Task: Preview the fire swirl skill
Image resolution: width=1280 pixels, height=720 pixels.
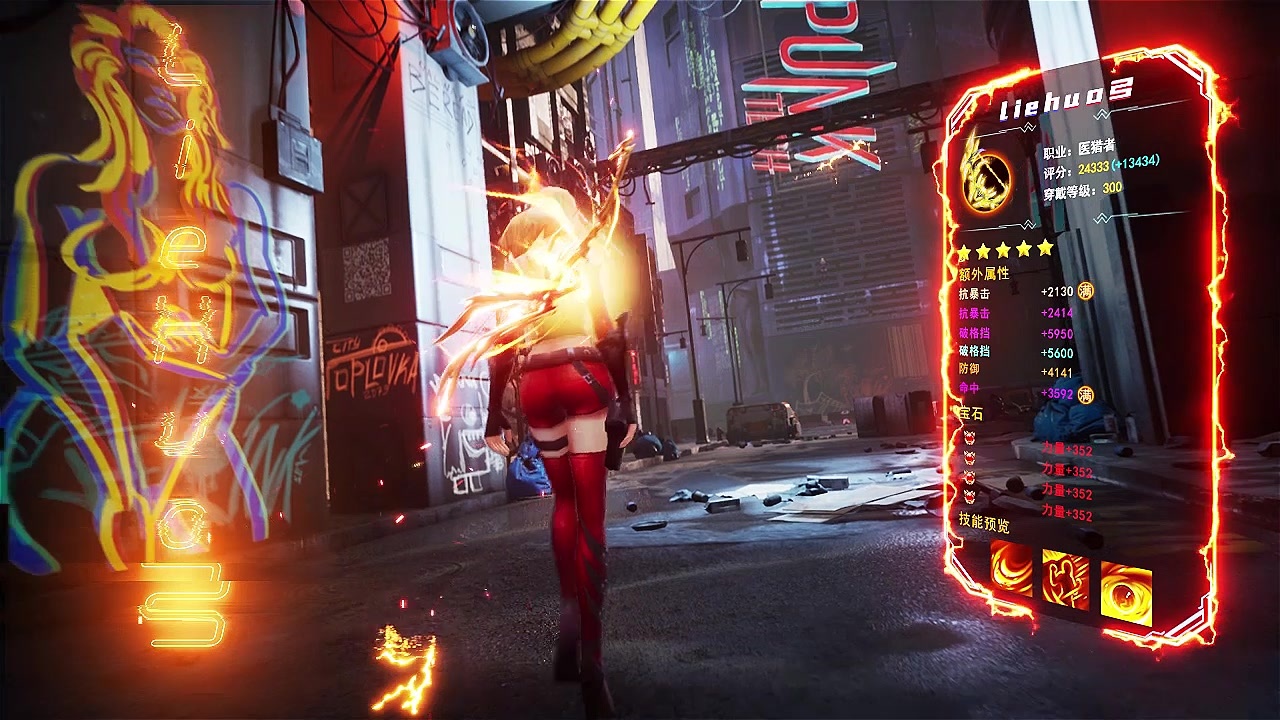Action: (x=1011, y=568)
